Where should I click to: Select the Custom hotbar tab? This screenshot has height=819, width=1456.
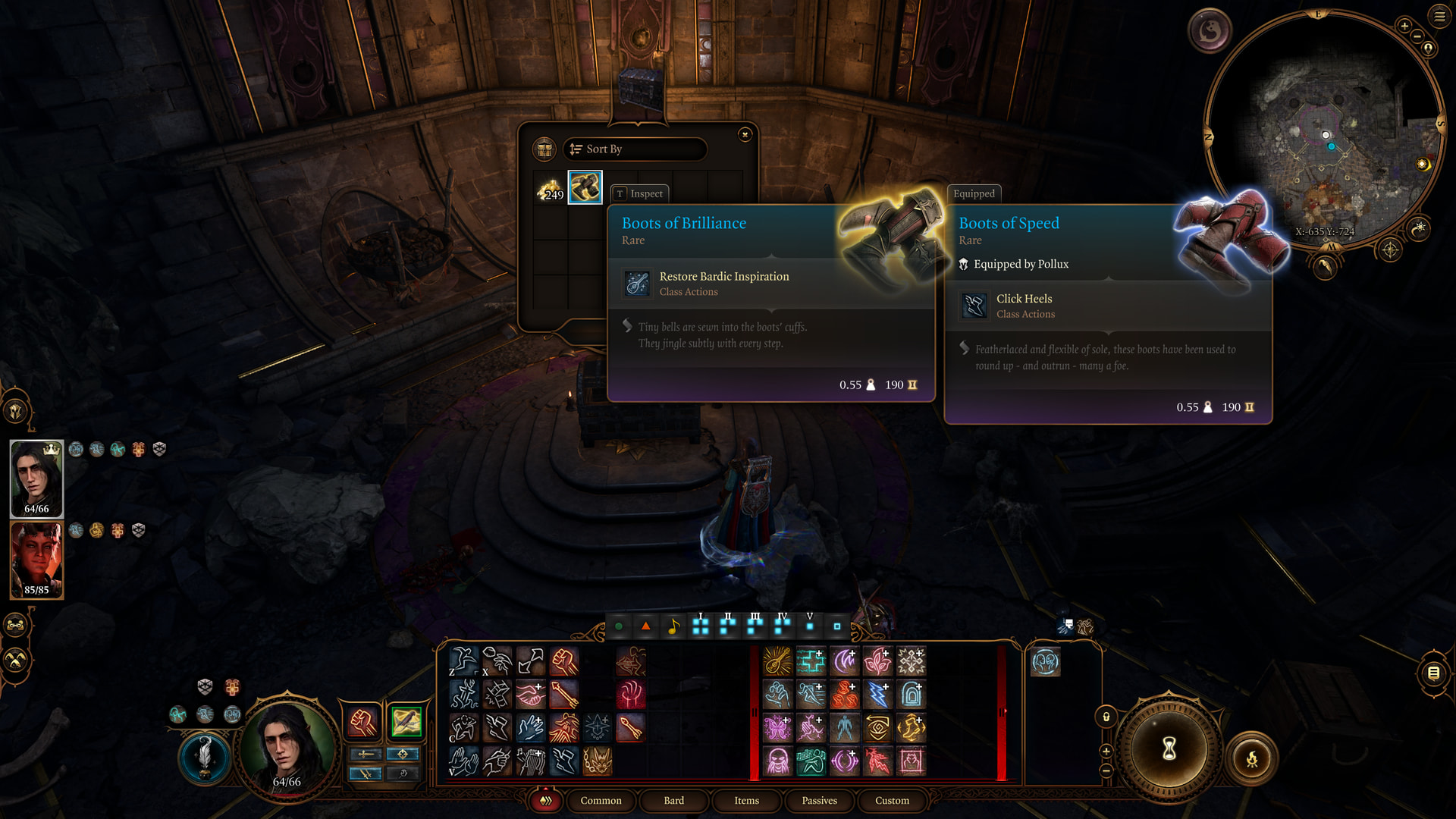[x=892, y=801]
